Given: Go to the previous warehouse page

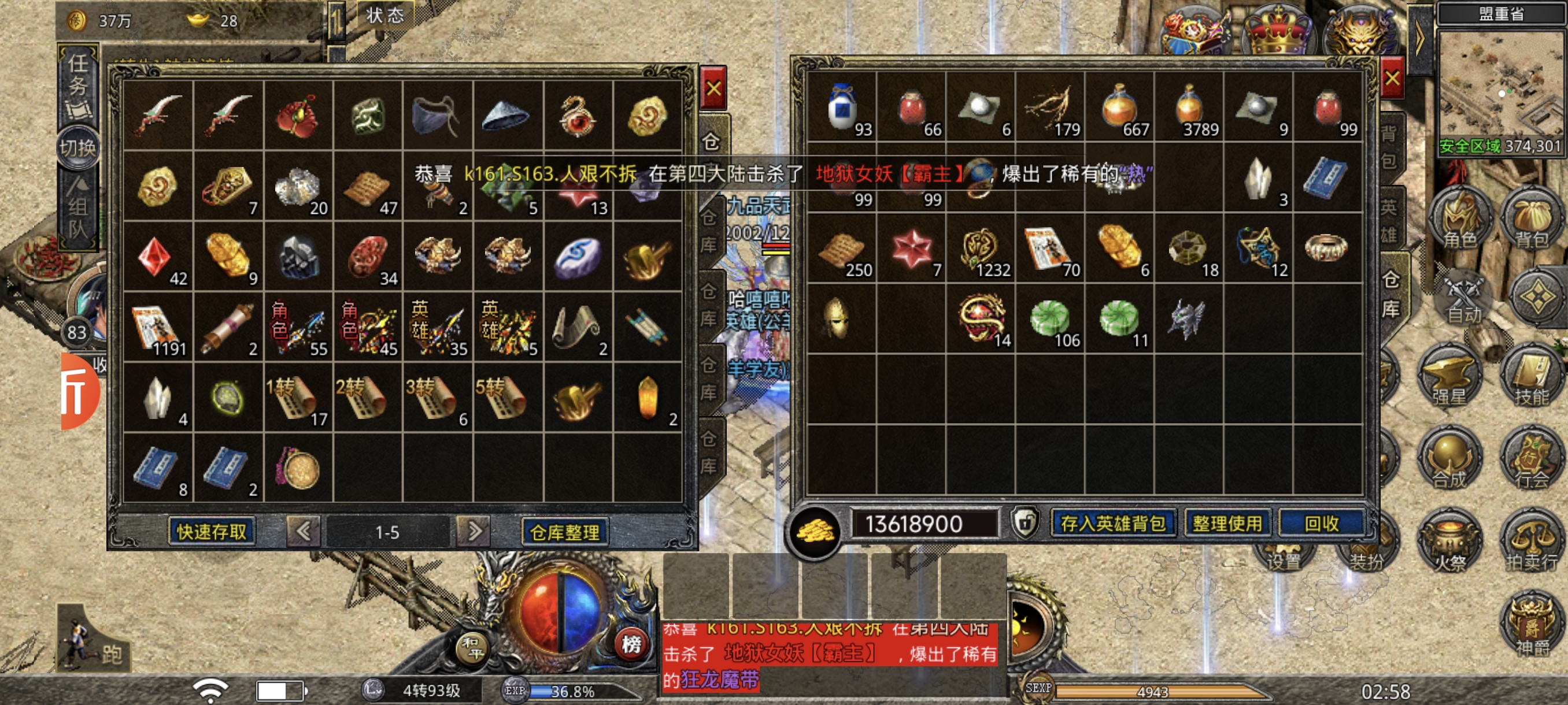Looking at the screenshot, I should pos(303,532).
